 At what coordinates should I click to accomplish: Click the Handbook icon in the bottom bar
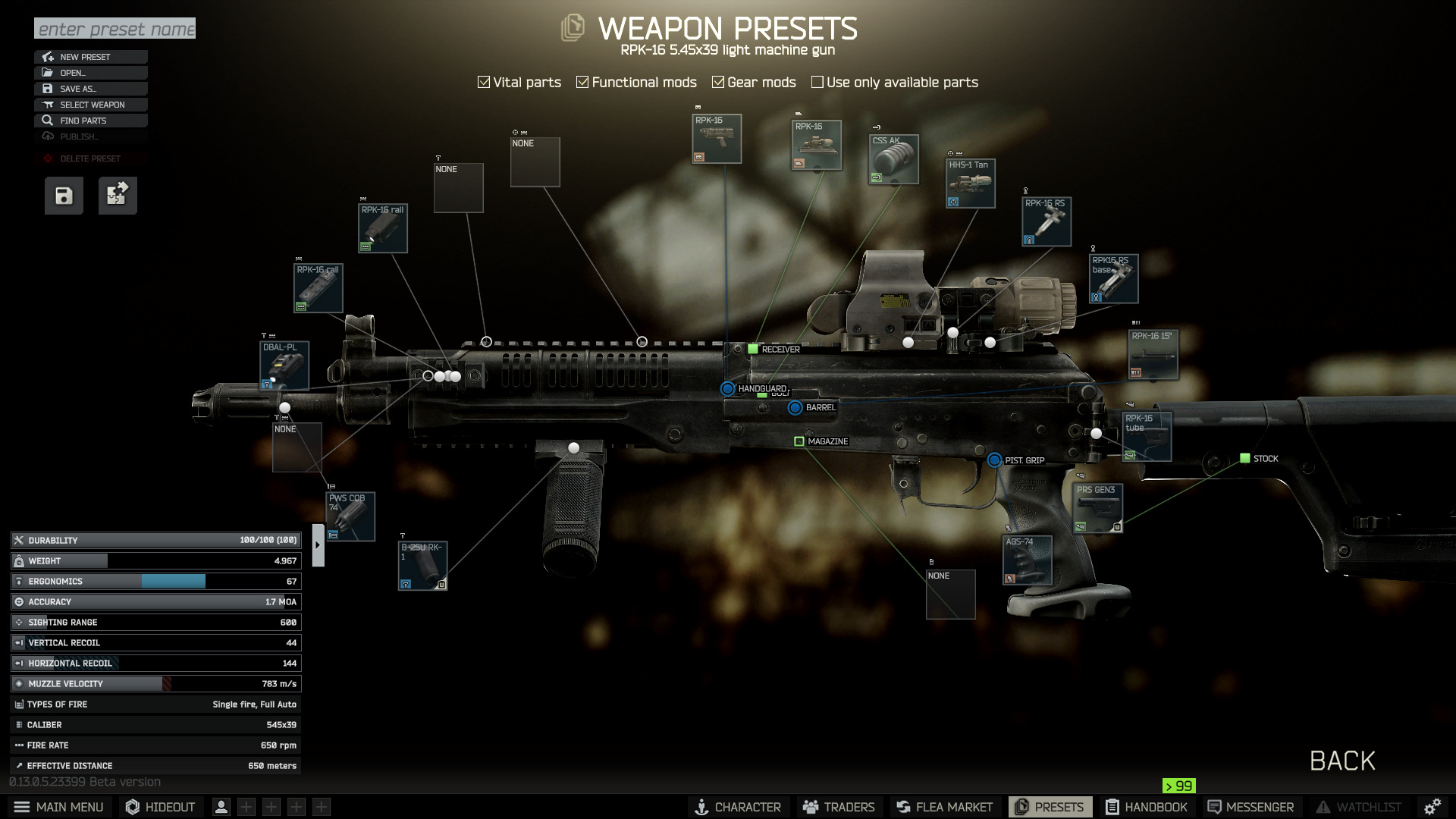[1147, 807]
